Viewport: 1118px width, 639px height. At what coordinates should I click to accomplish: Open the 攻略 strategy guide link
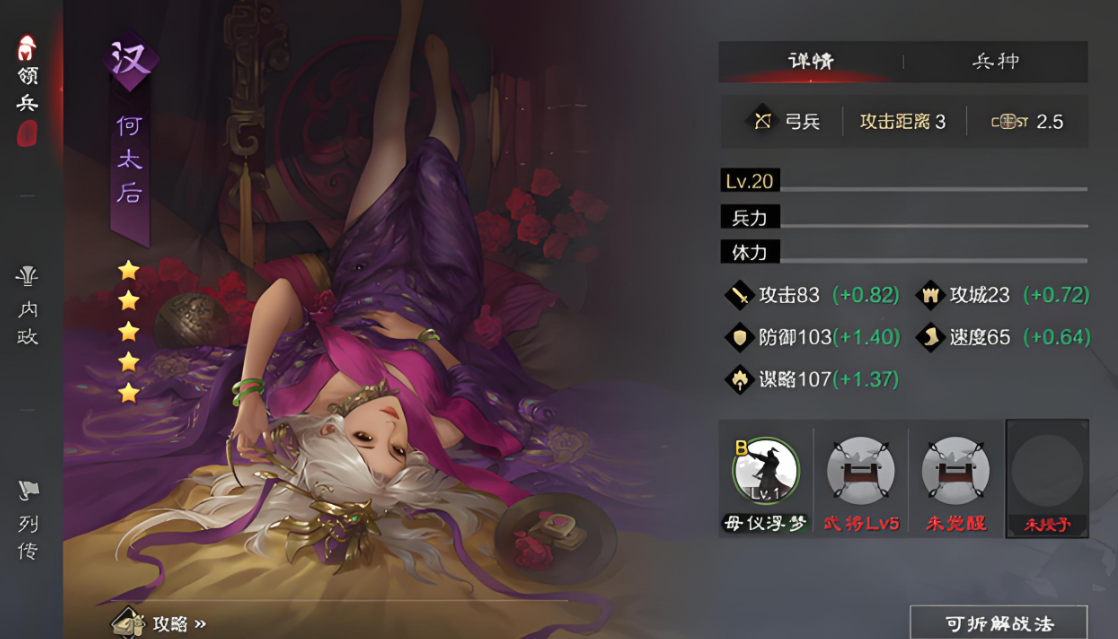[x=162, y=622]
